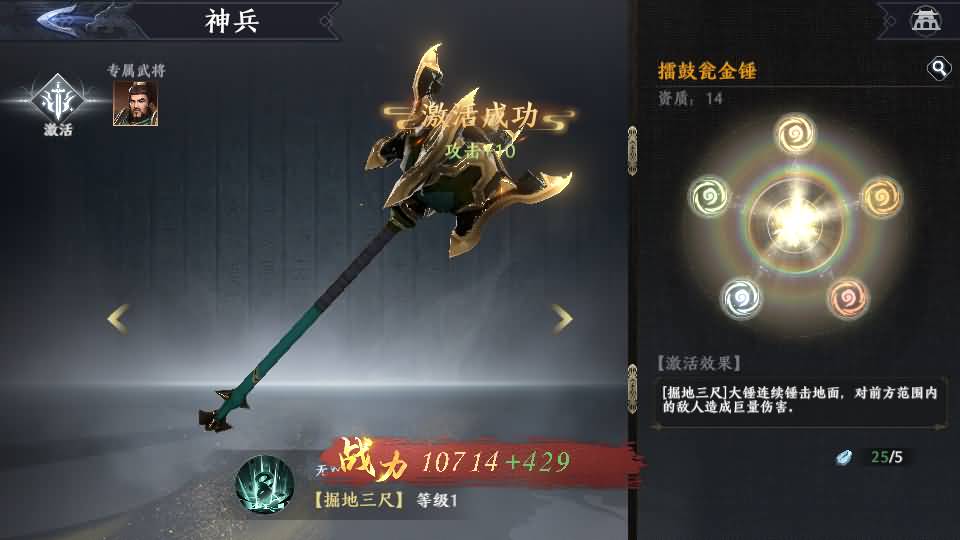Select the green swirl orb
Image resolution: width=960 pixels, height=540 pixels.
[x=709, y=194]
